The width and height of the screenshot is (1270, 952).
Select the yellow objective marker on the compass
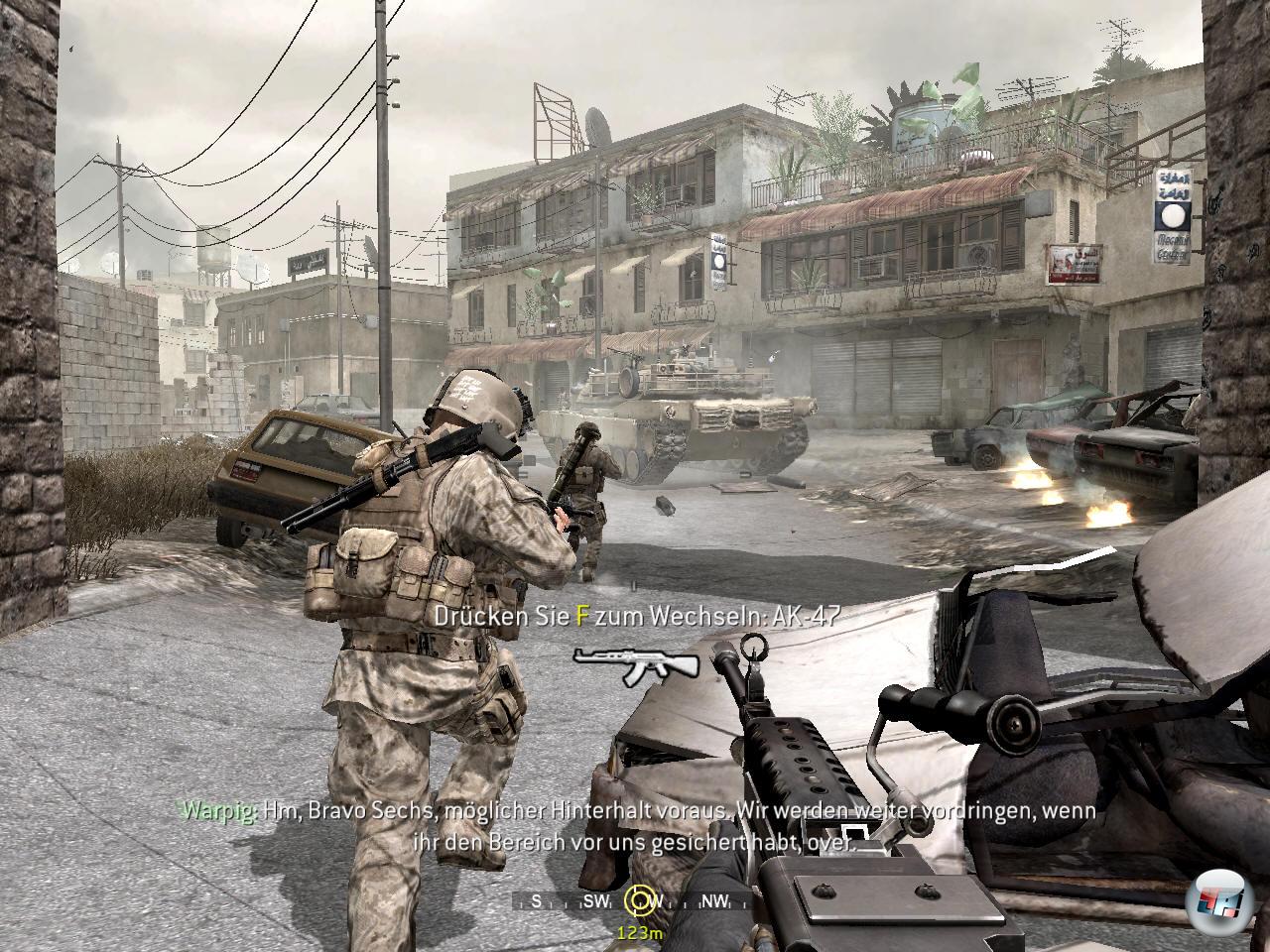click(x=639, y=899)
